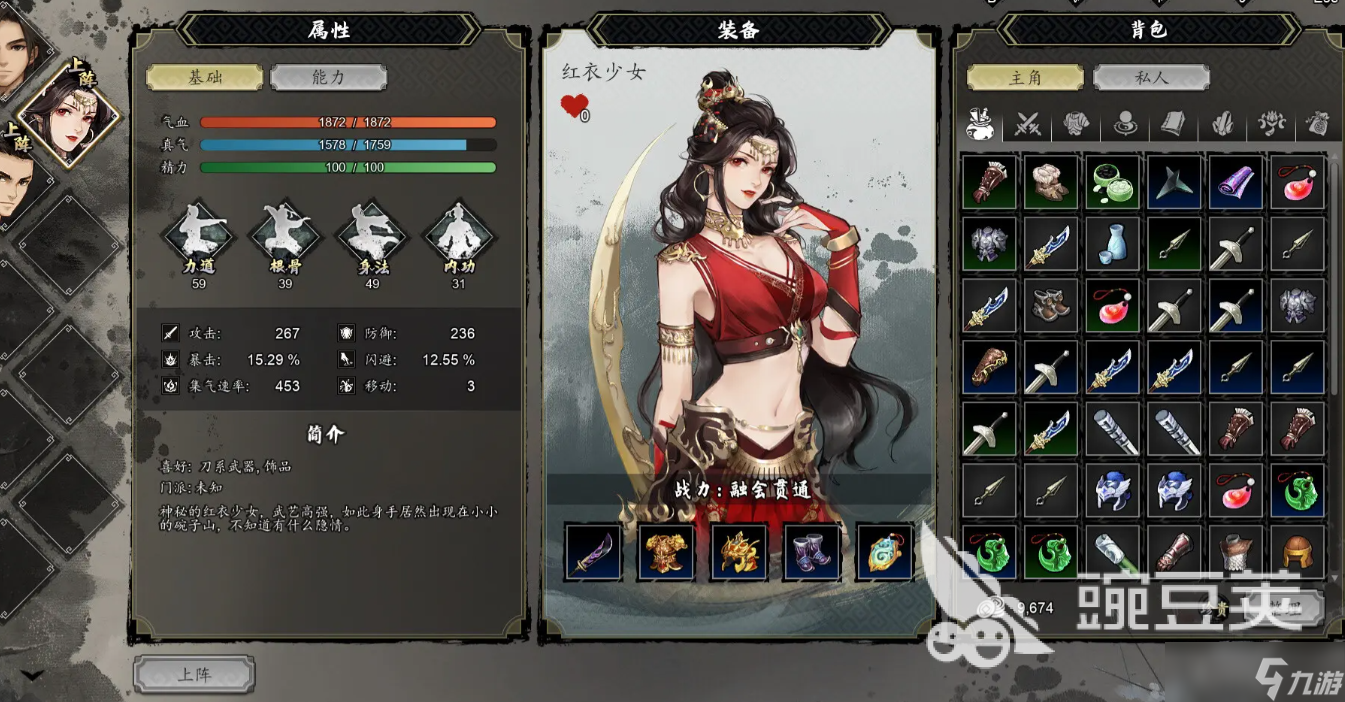This screenshot has width=1345, height=702.
Task: Switch to the 私人 backpack tab
Action: pyautogui.click(x=1151, y=77)
